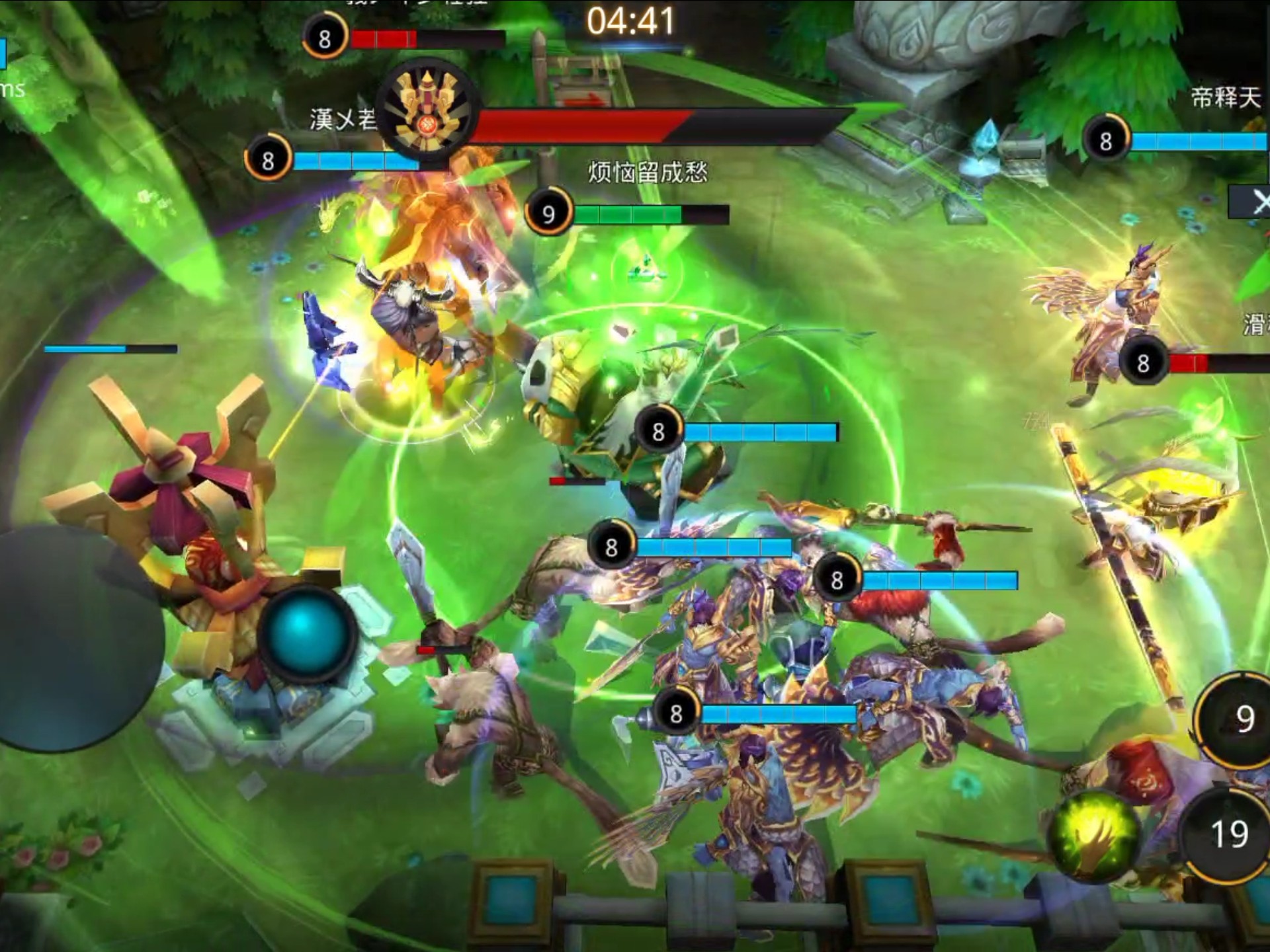
Task: Tap the skill button showing cooldown 9
Action: coord(1241,719)
